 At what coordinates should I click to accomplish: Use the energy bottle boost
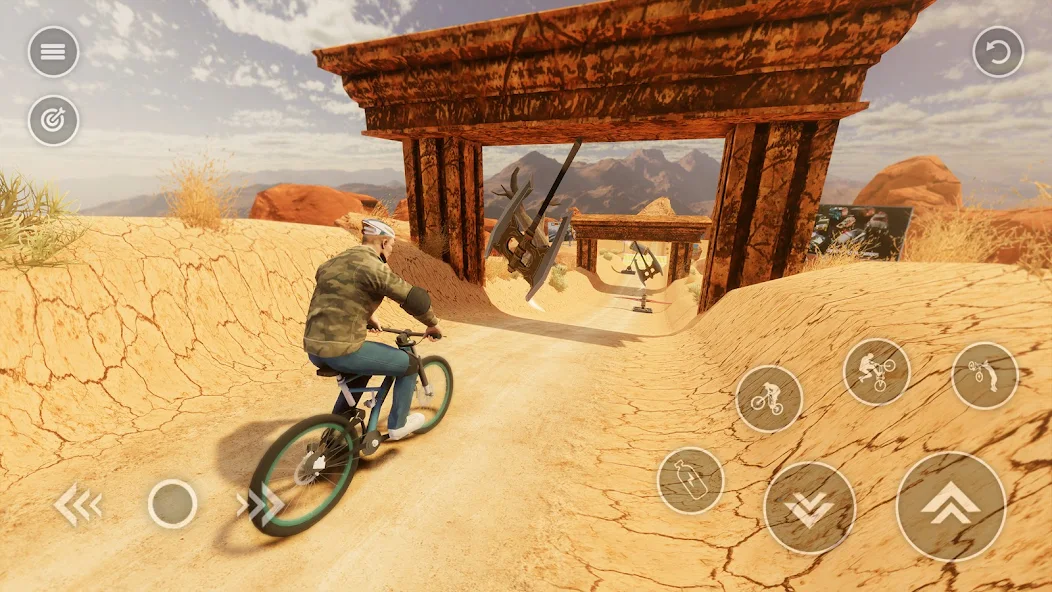(x=690, y=480)
